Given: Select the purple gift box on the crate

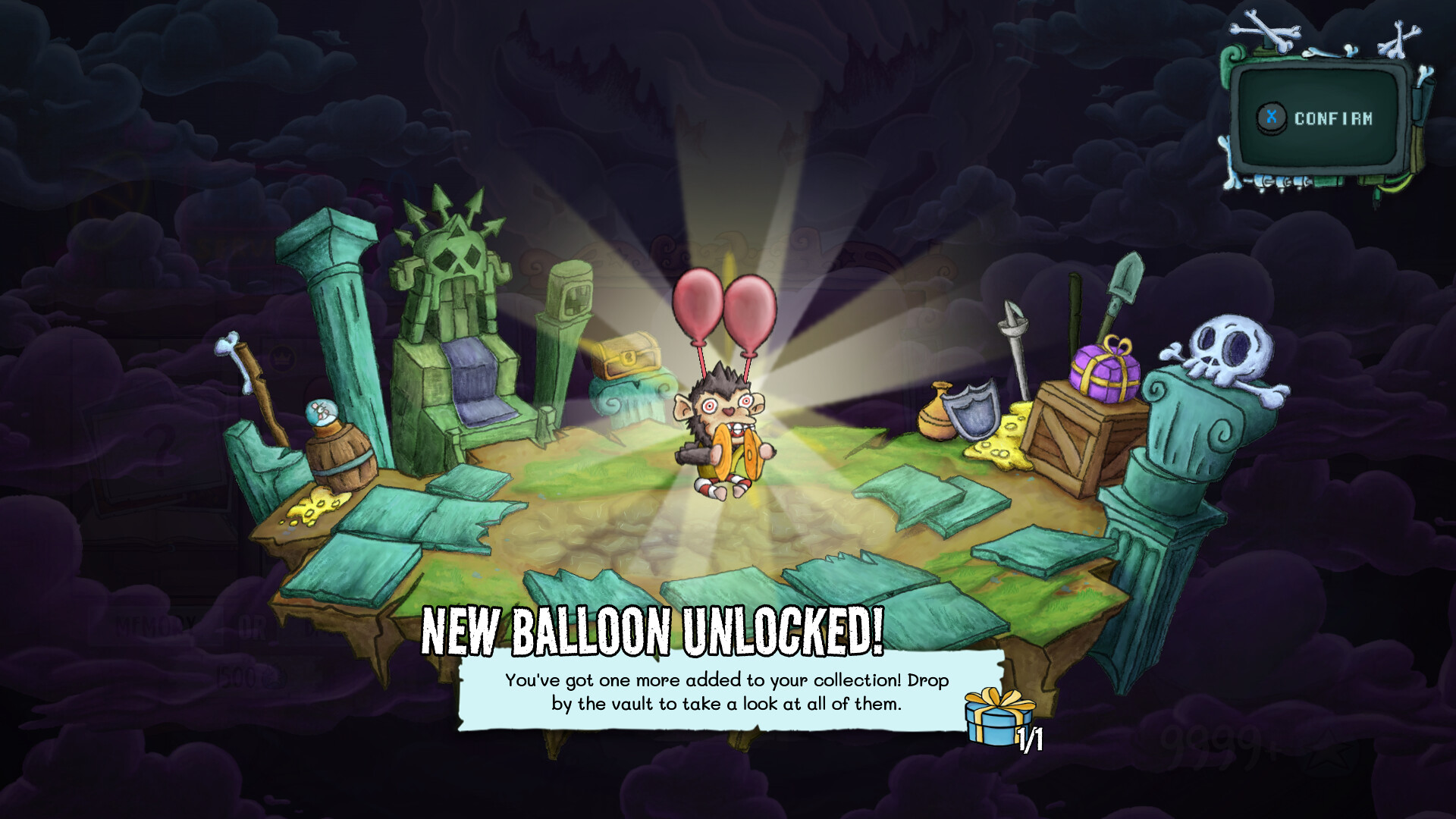Looking at the screenshot, I should click(1103, 372).
